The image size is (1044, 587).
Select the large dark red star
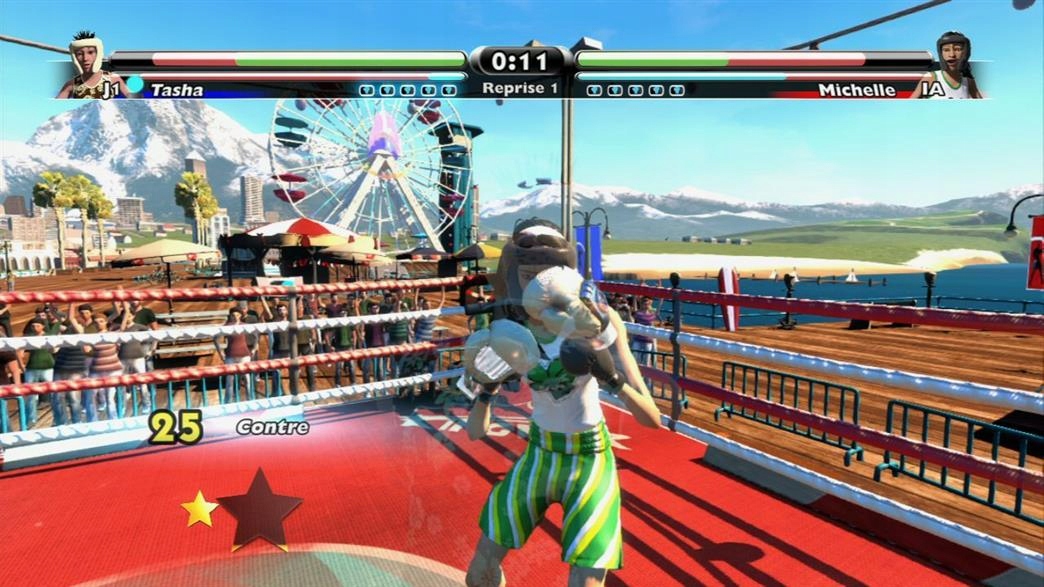point(259,510)
